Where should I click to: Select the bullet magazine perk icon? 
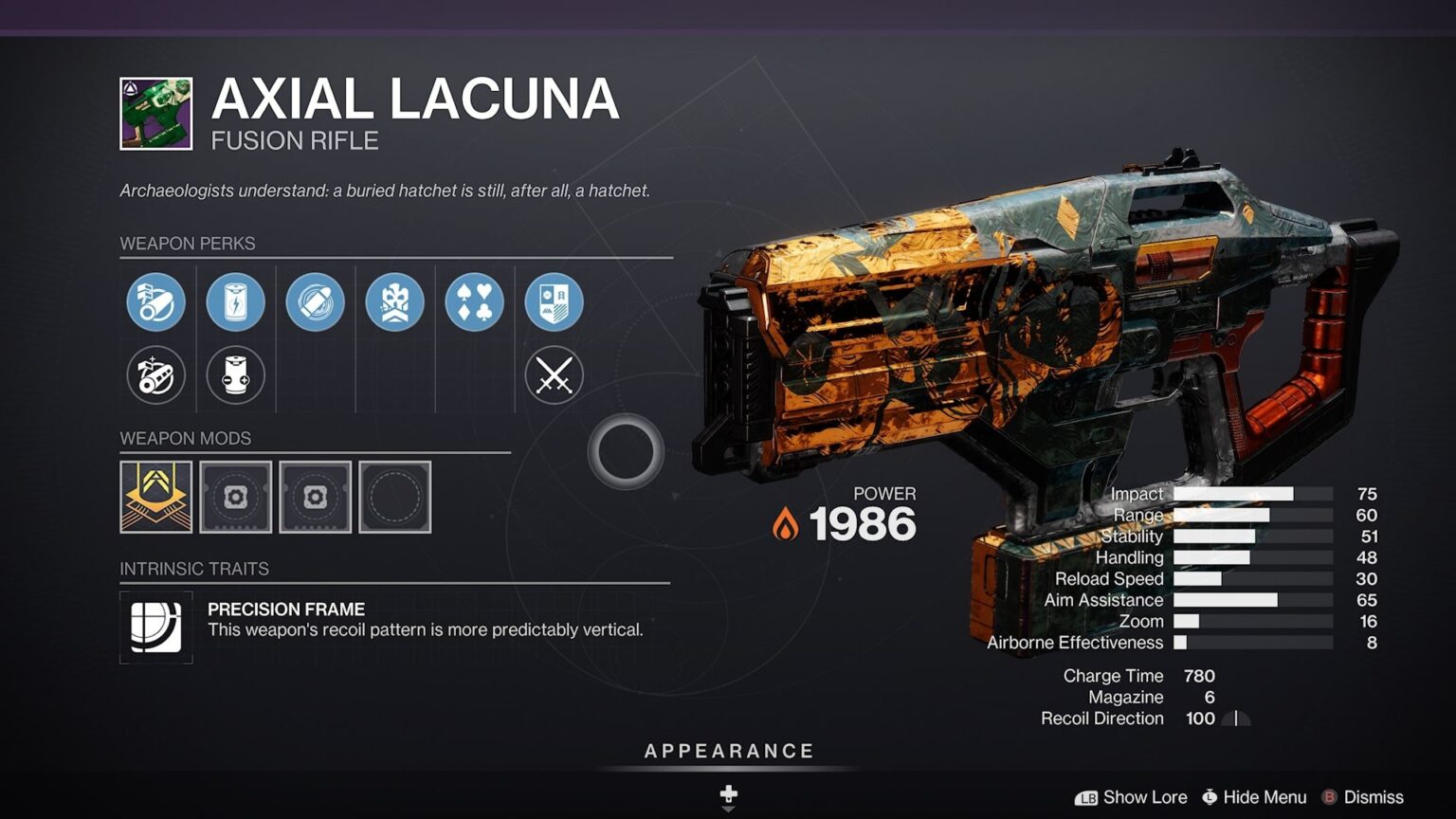tap(315, 301)
